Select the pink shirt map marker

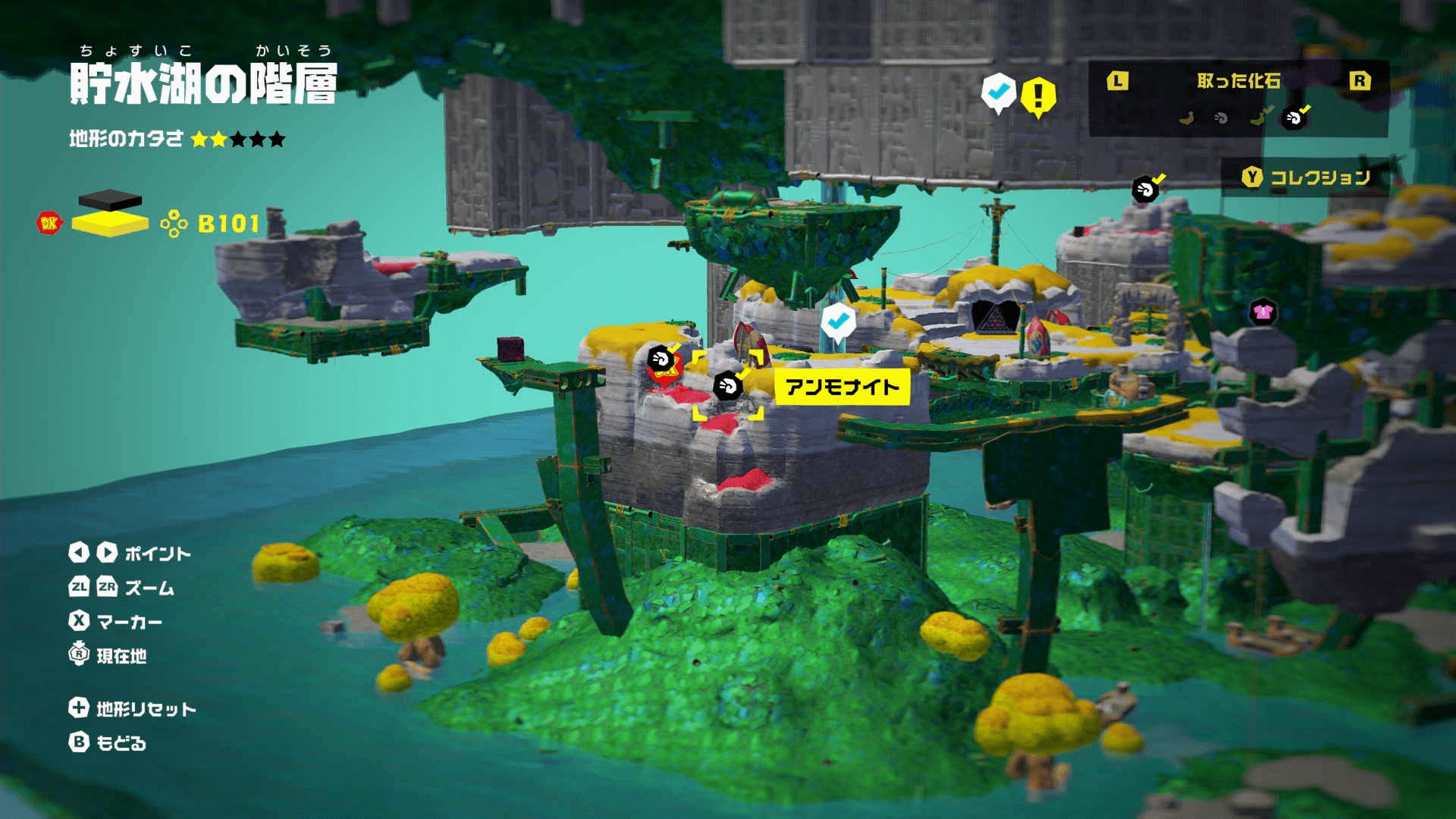tap(1263, 311)
